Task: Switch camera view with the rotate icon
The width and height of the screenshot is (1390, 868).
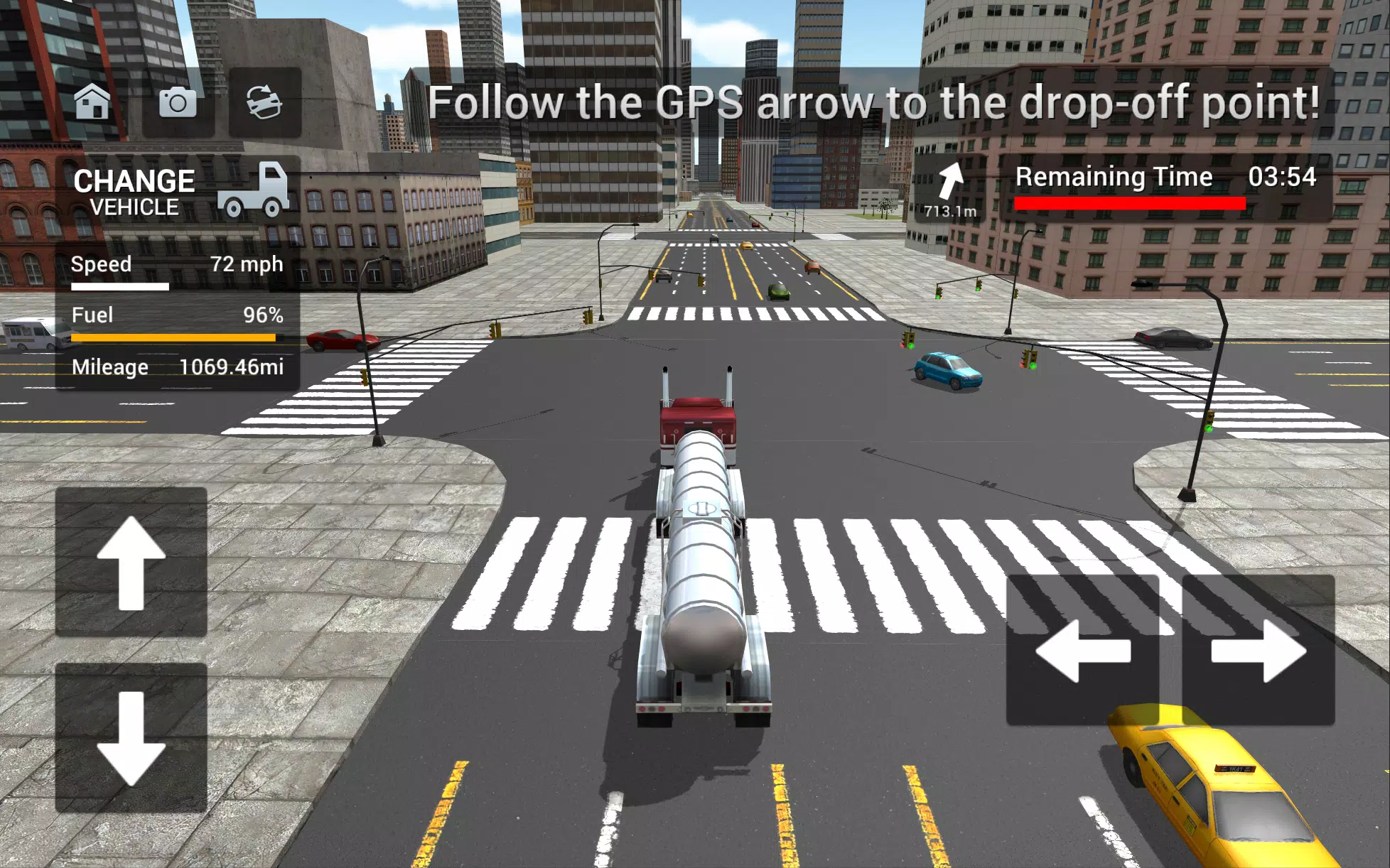Action: pyautogui.click(x=262, y=104)
